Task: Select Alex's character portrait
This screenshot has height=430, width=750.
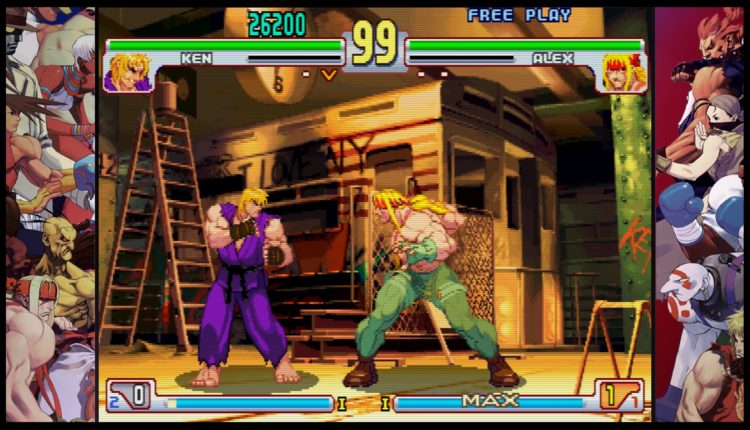Action: tap(620, 72)
